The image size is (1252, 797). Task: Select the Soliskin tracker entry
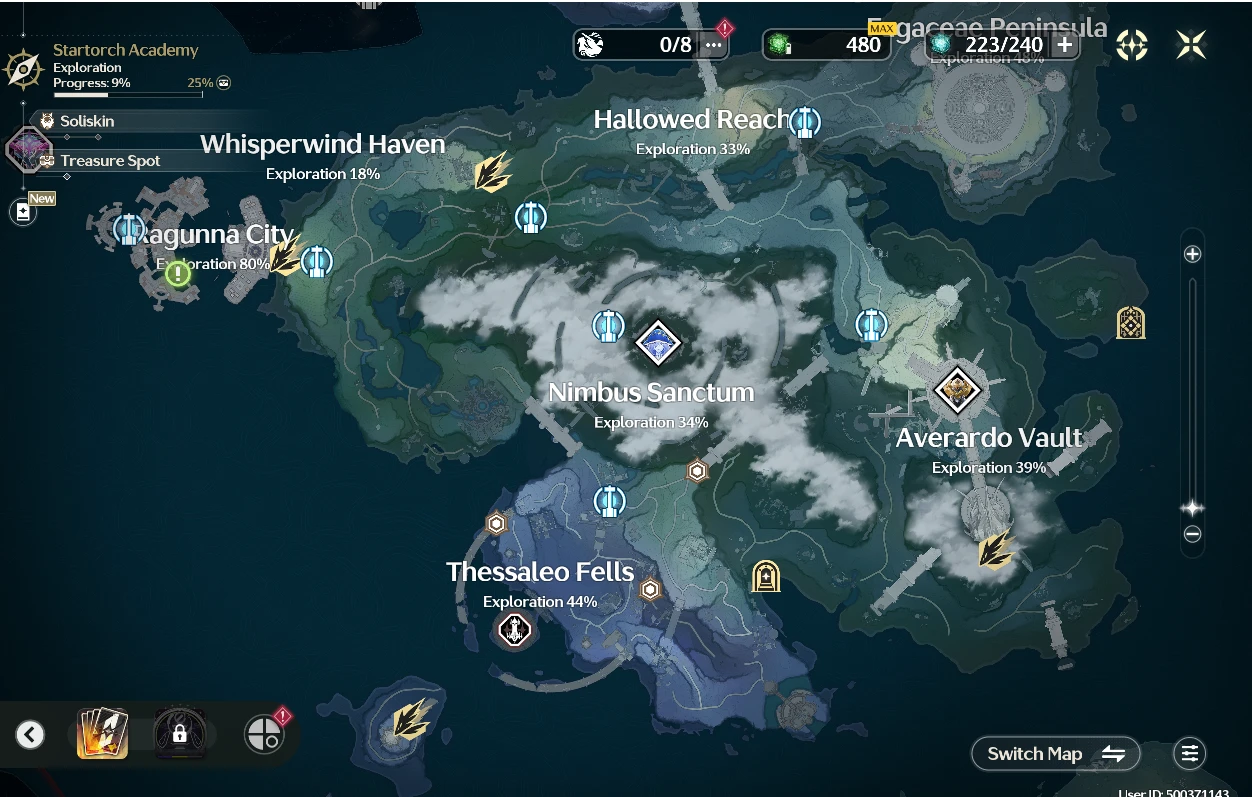pyautogui.click(x=86, y=121)
